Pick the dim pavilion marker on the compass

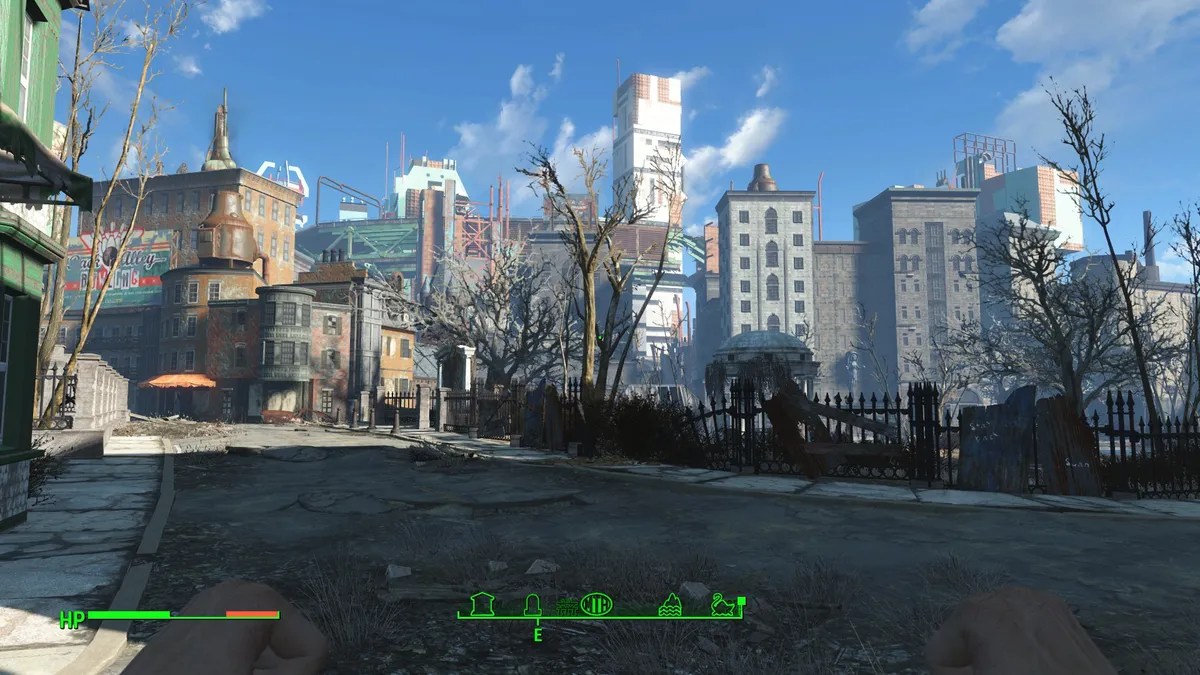[567, 607]
